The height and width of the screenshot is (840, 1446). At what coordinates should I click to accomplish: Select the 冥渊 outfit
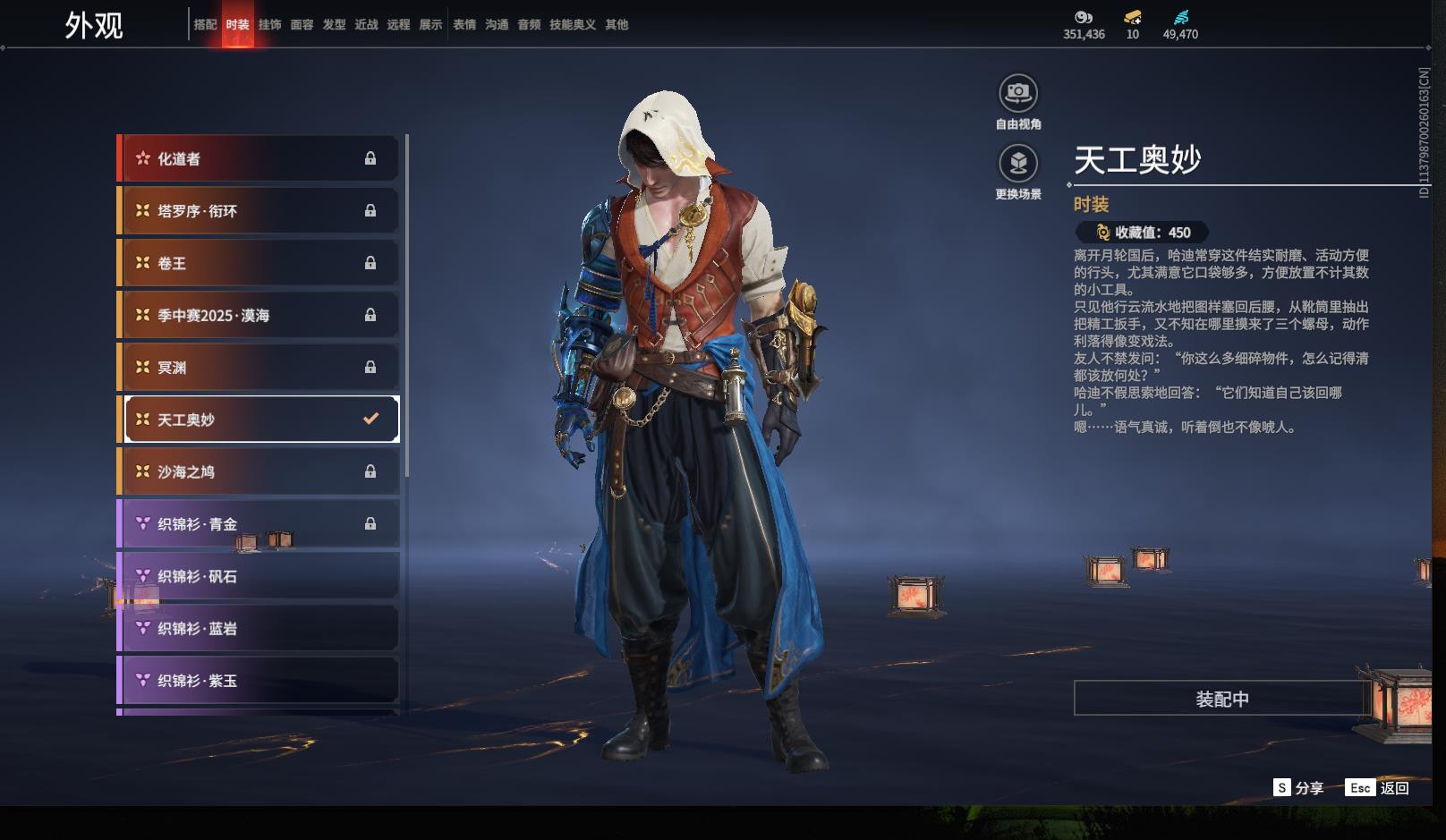tap(259, 368)
